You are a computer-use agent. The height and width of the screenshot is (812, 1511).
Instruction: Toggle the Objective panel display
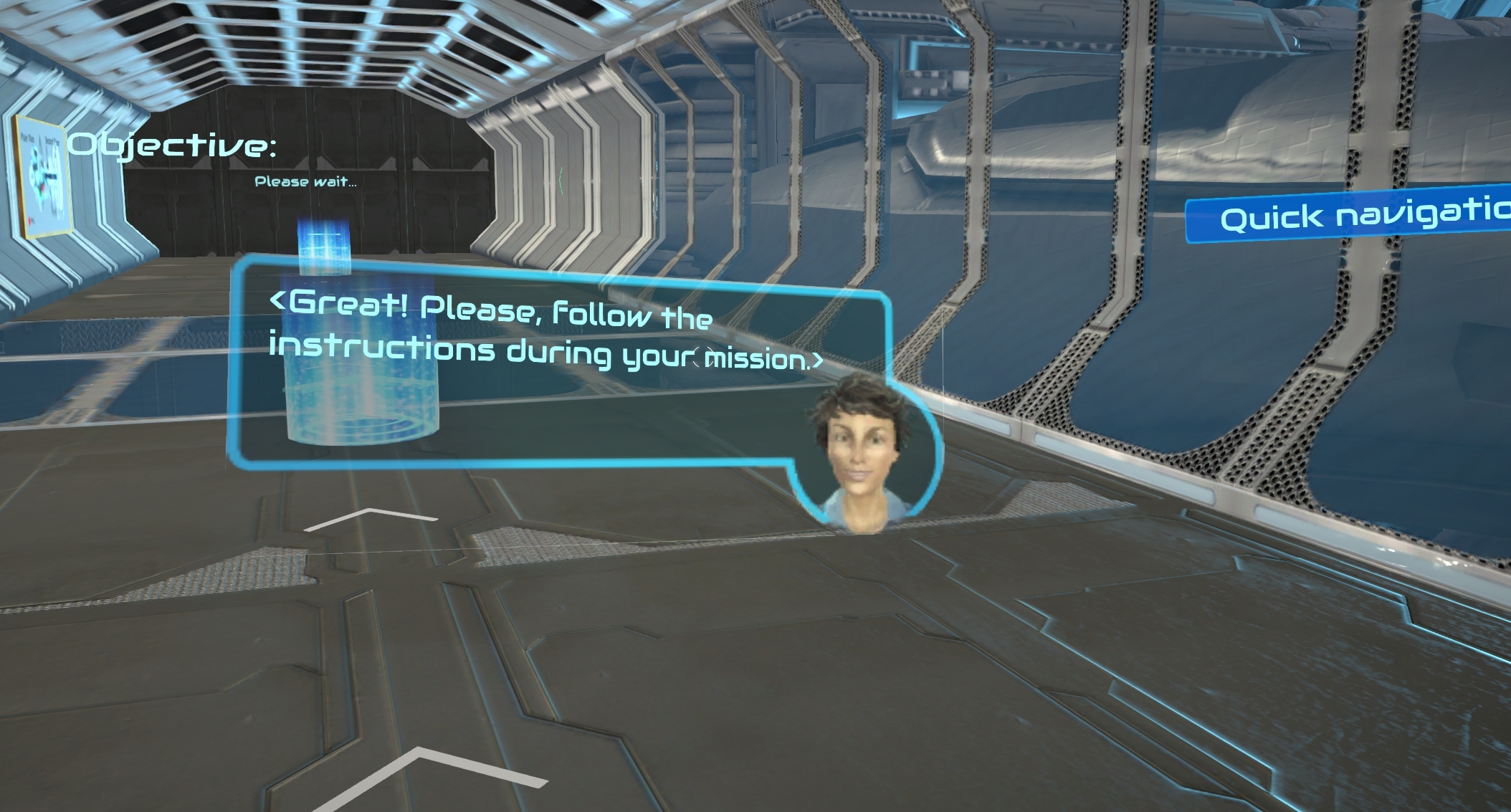(172, 147)
